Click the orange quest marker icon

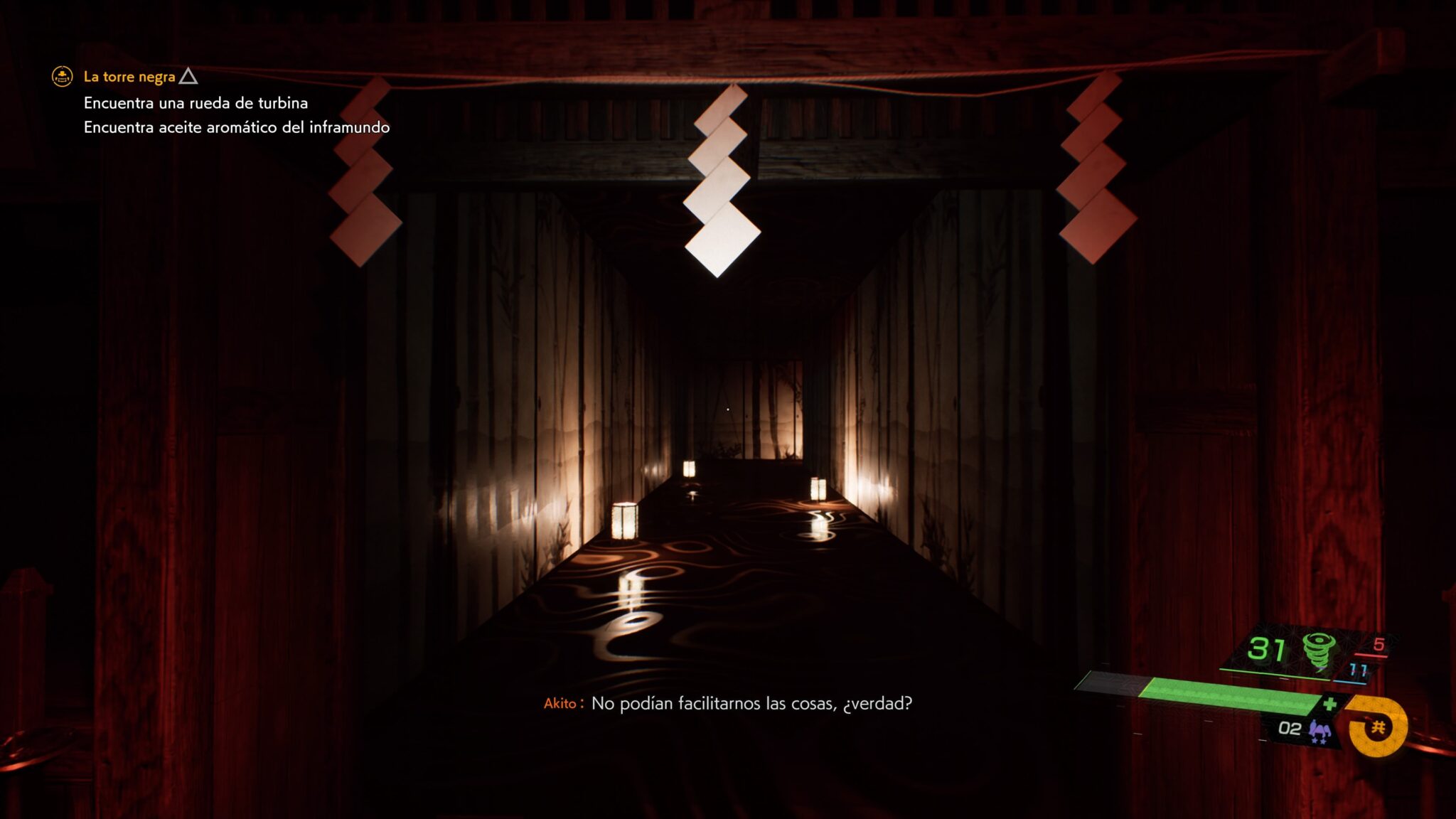click(x=63, y=76)
